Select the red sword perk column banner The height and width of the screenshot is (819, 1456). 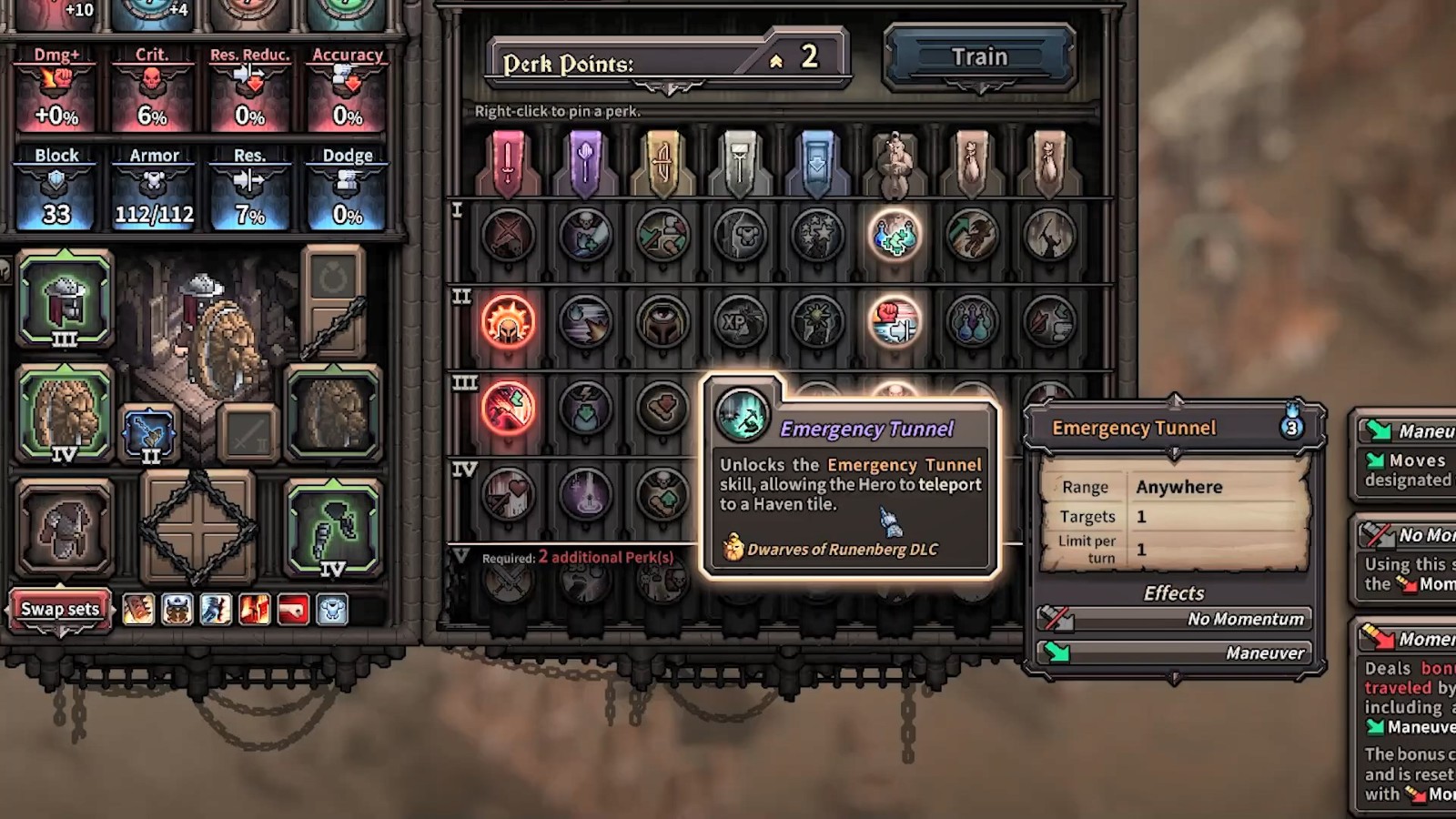(x=508, y=164)
